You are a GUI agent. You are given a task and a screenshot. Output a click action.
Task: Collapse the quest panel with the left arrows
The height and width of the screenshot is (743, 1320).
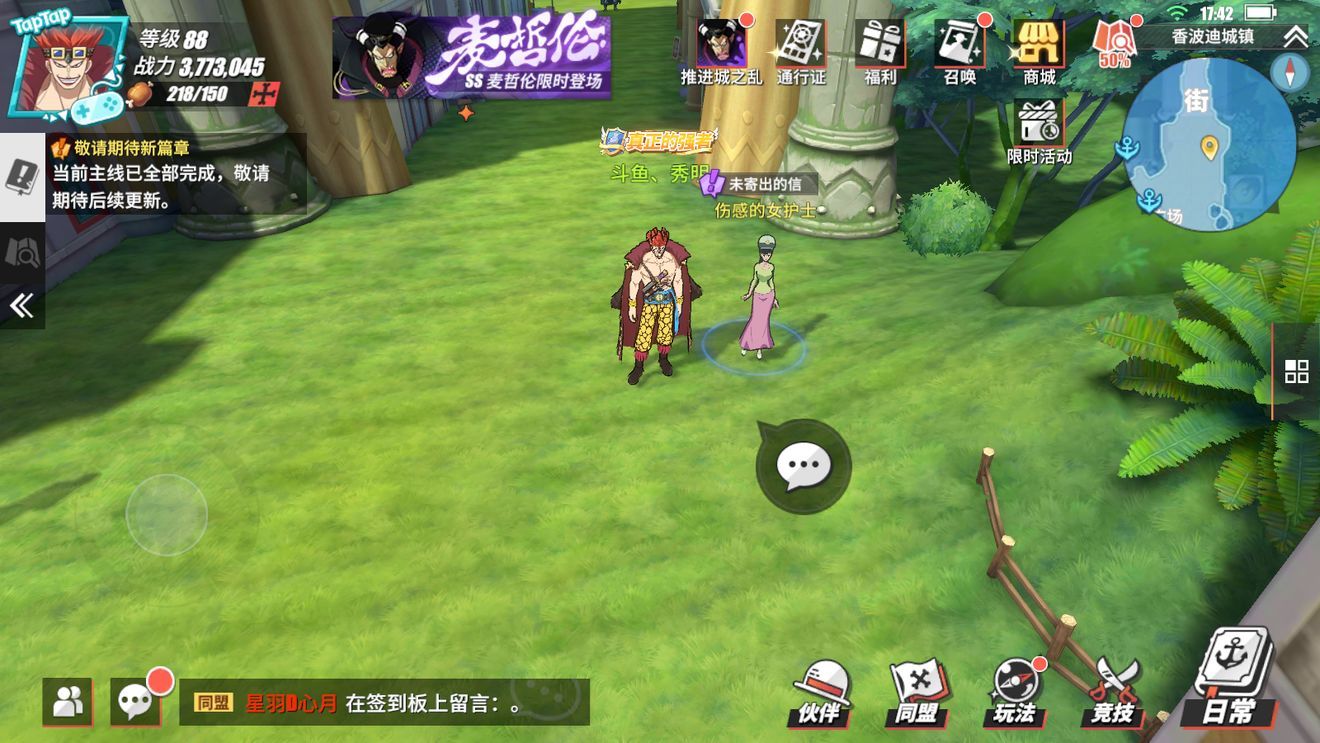click(22, 305)
